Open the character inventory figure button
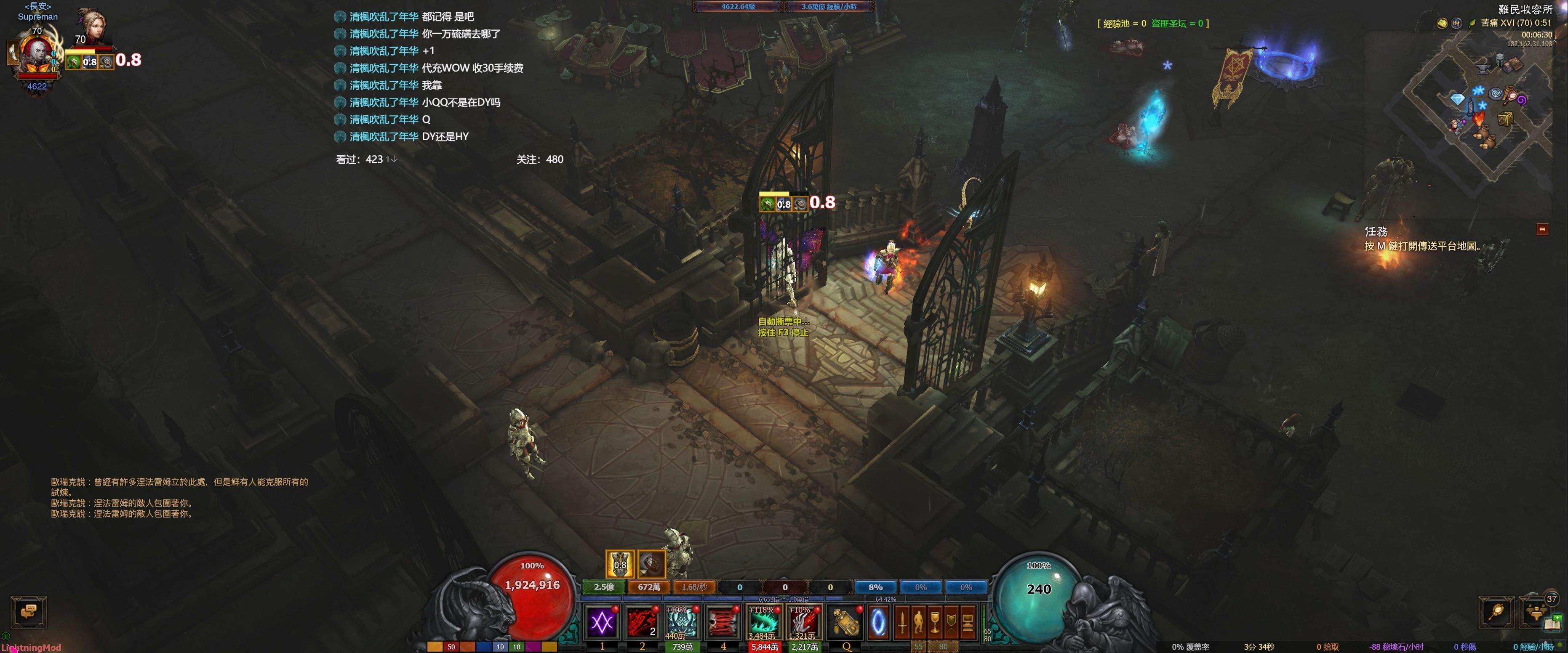The width and height of the screenshot is (1568, 653). (918, 623)
